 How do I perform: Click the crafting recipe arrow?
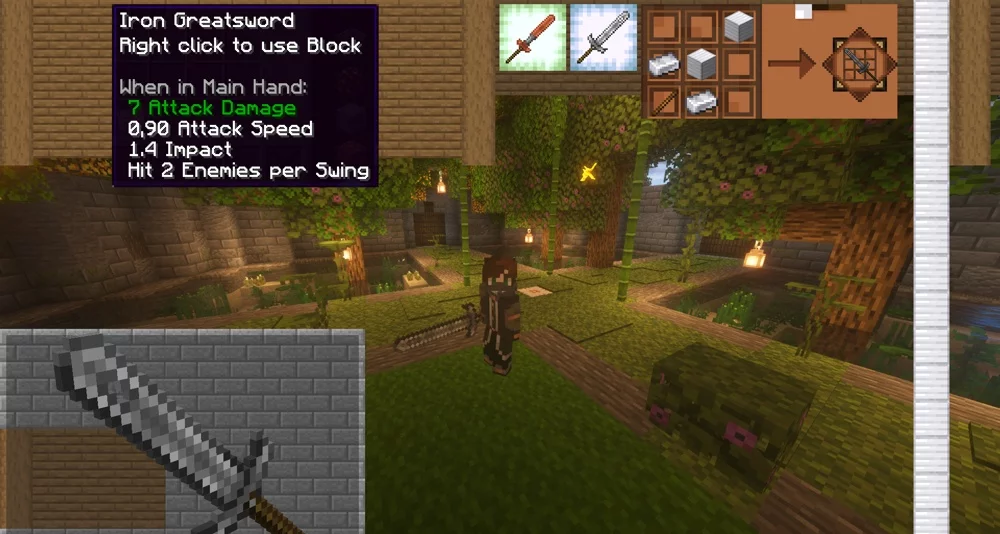point(791,64)
